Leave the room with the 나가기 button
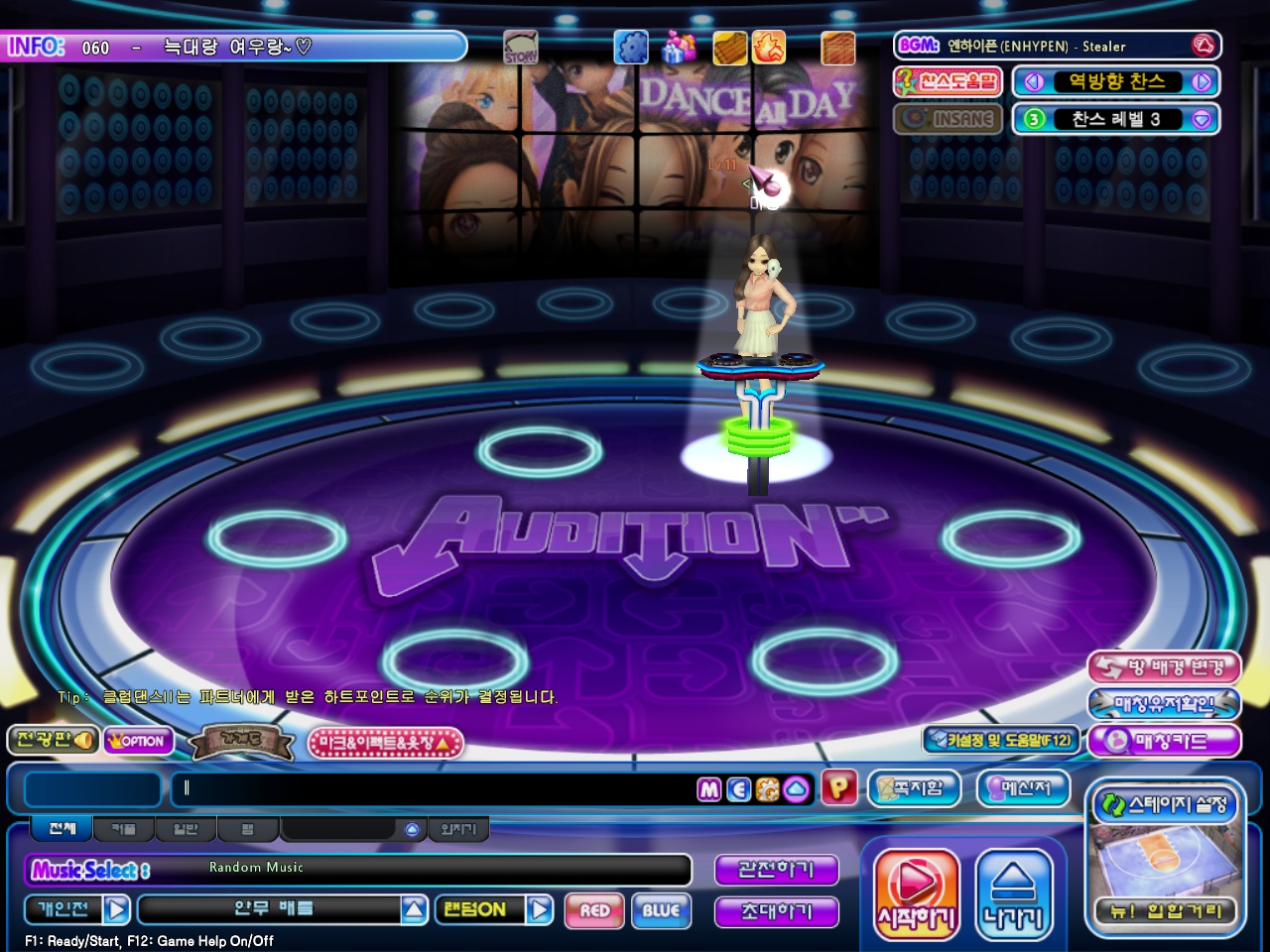 point(1013,895)
